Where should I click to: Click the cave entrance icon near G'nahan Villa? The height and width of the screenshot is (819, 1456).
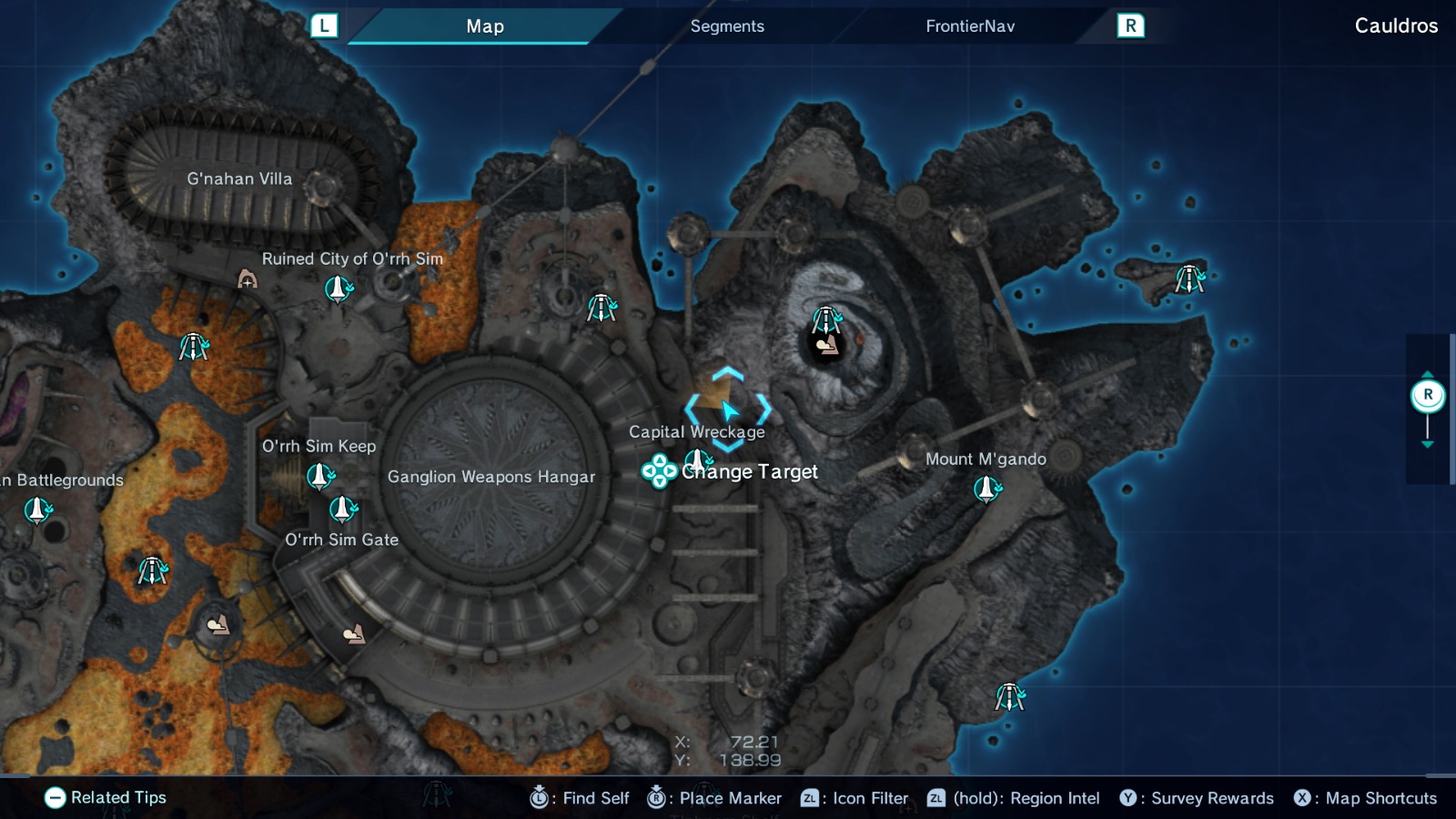pyautogui.click(x=248, y=279)
